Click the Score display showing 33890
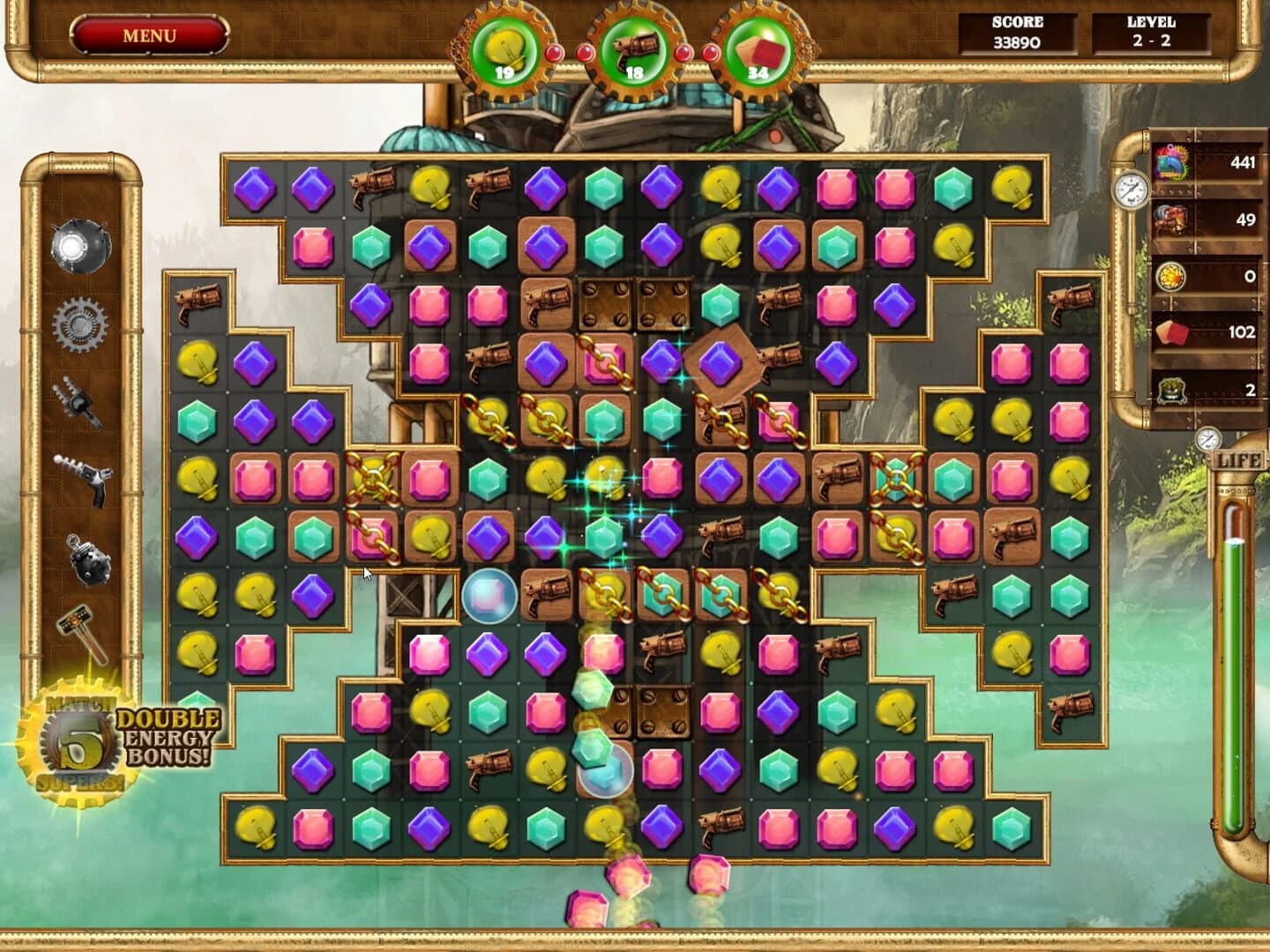Screen dimensions: 1270x952 pyautogui.click(x=1016, y=32)
